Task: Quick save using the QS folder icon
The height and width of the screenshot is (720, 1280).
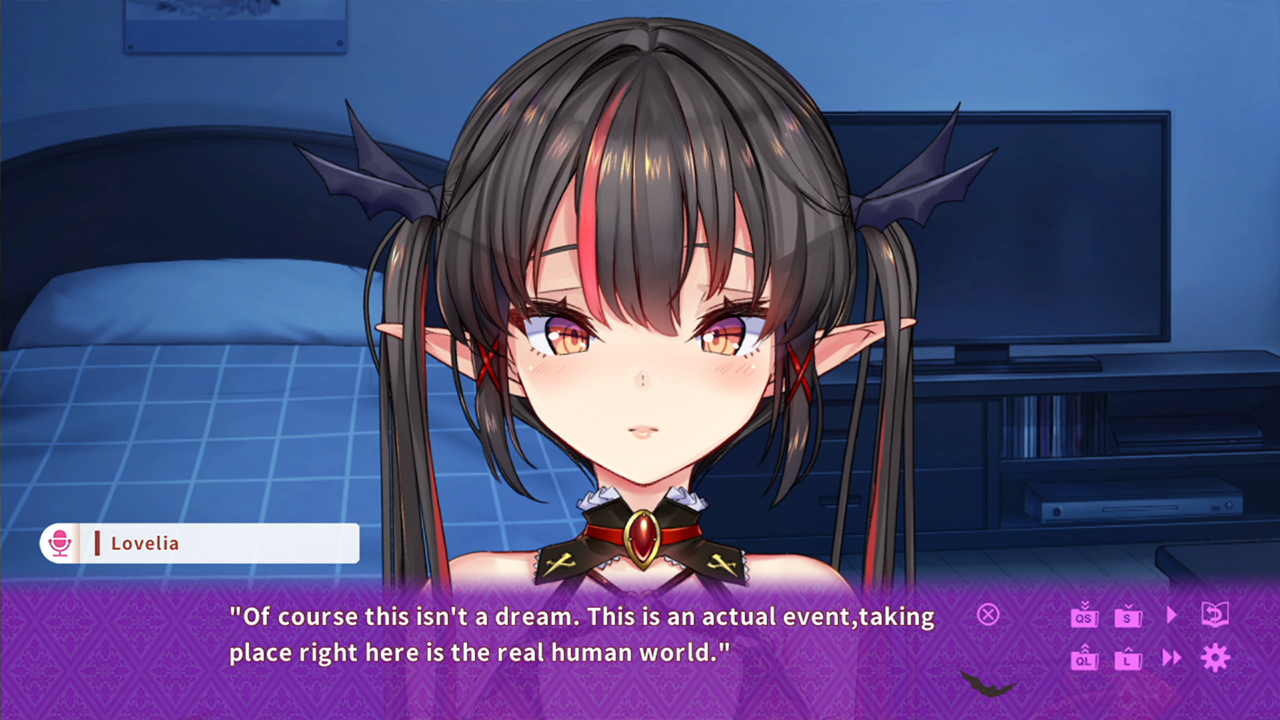Action: coord(1084,617)
